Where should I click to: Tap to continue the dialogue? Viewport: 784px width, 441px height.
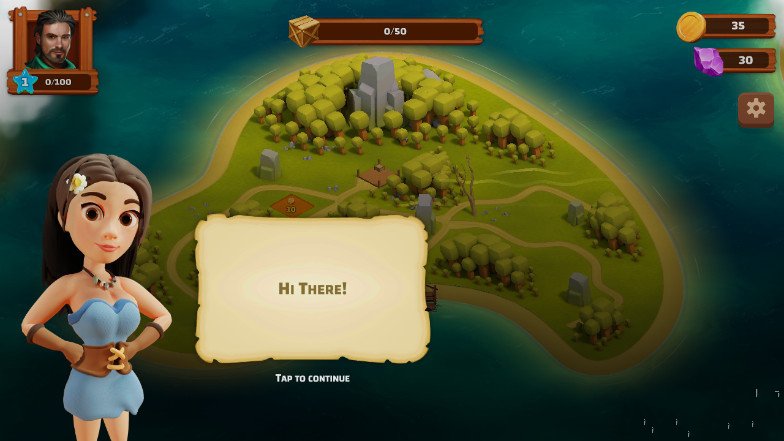(313, 378)
